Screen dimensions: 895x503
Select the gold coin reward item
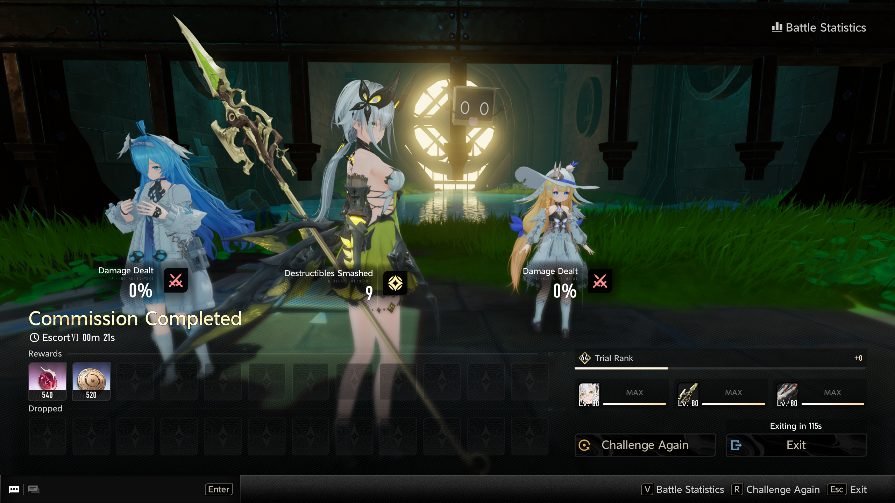click(x=91, y=381)
